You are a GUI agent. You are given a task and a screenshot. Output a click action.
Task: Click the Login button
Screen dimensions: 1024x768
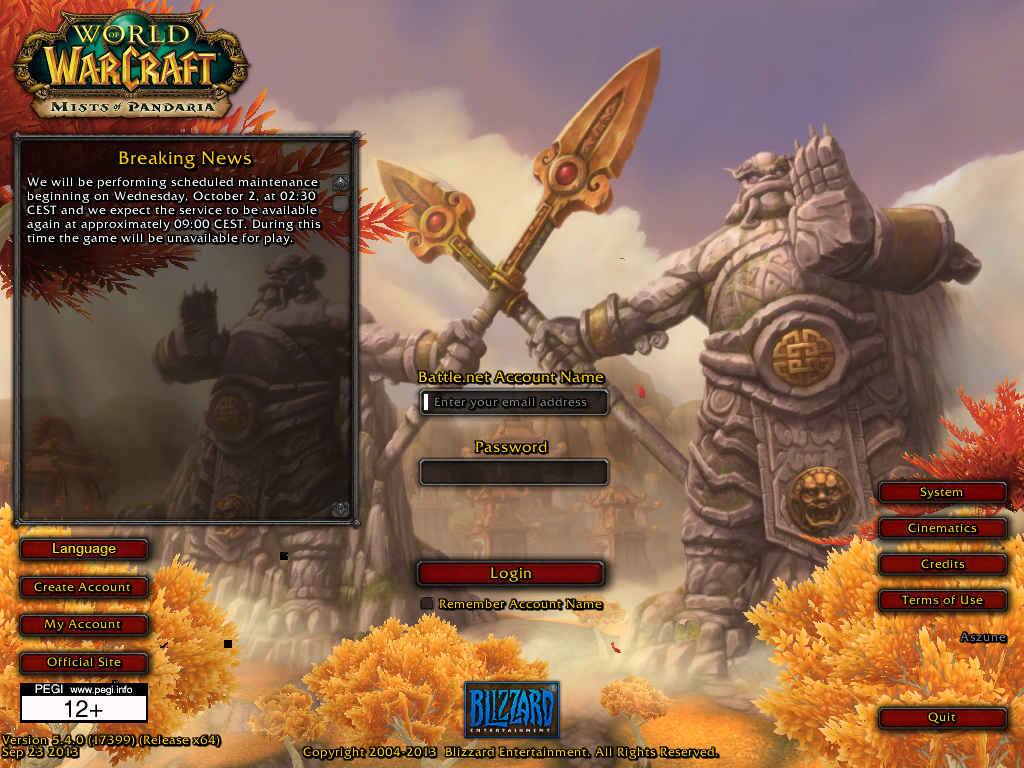click(x=510, y=573)
